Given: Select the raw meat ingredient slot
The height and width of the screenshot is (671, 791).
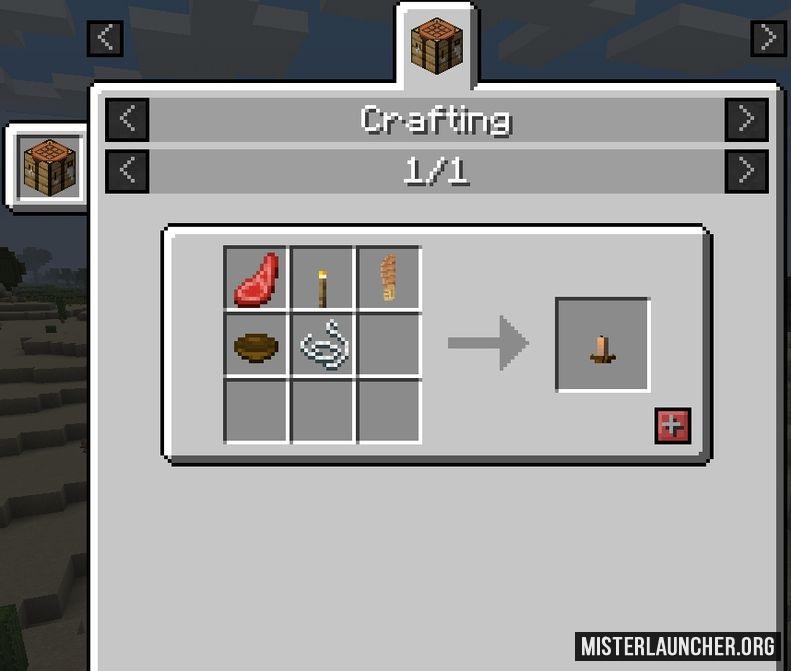Looking at the screenshot, I should point(256,278).
